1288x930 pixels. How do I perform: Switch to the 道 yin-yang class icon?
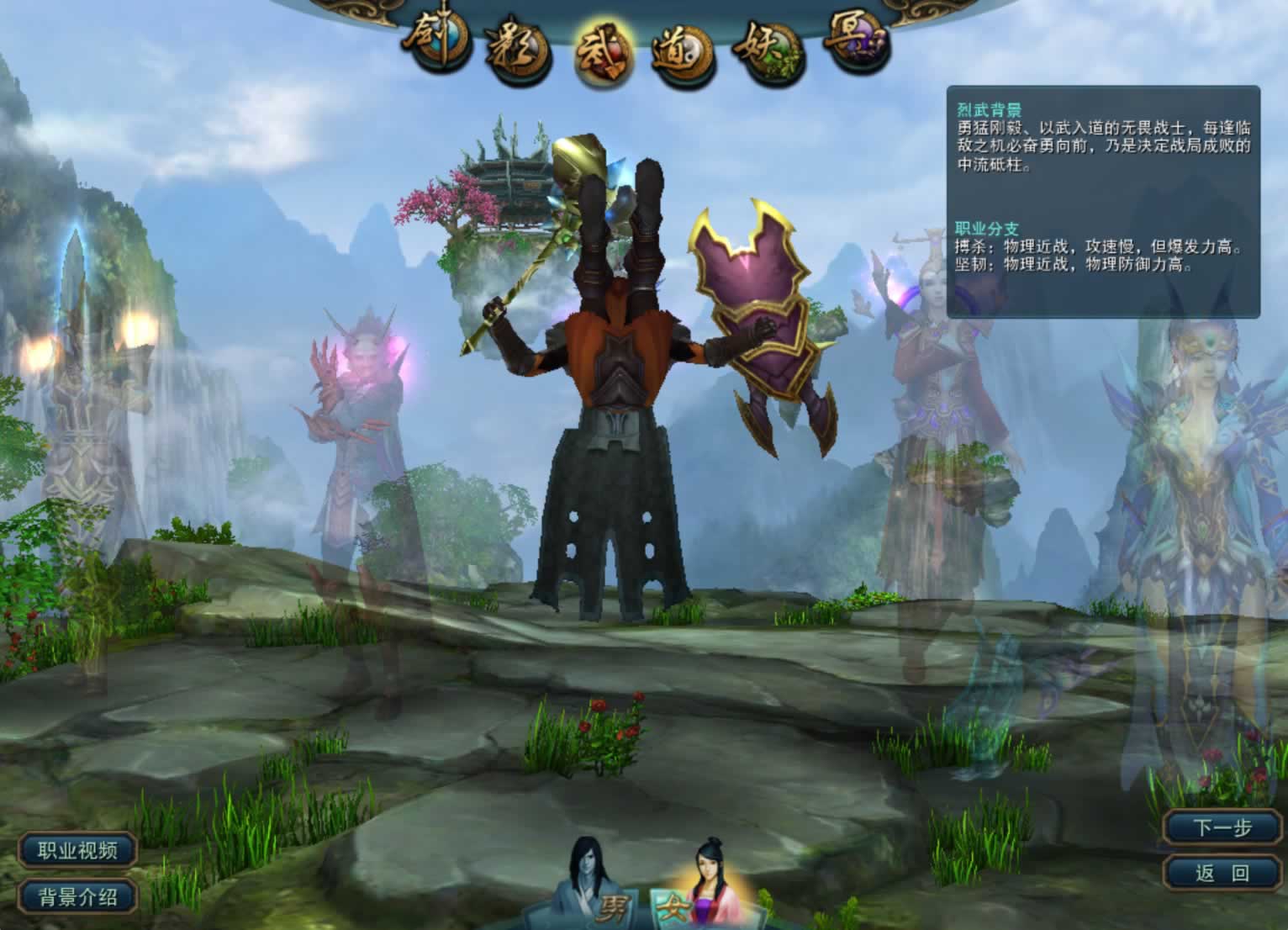point(683,54)
